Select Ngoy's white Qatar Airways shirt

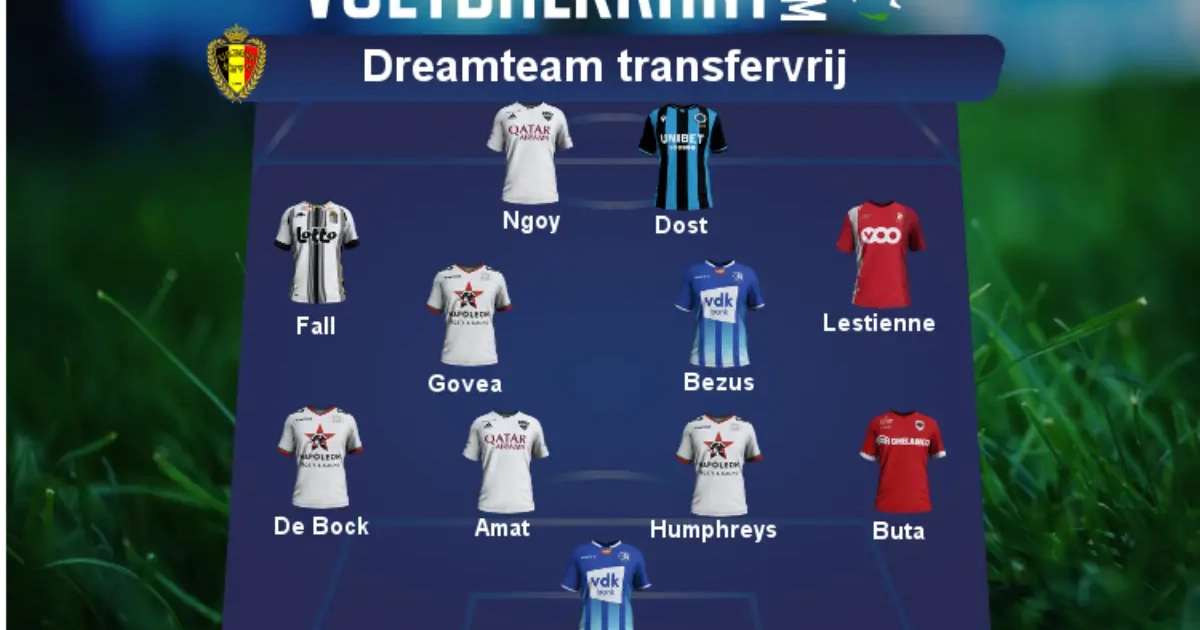(529, 153)
